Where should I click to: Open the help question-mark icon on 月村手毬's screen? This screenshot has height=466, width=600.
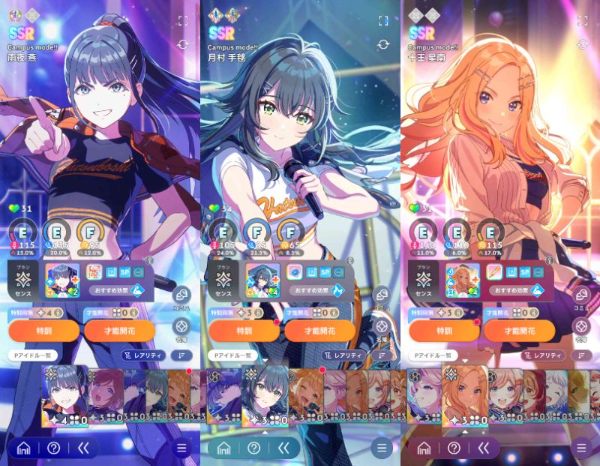pyautogui.click(x=253, y=448)
